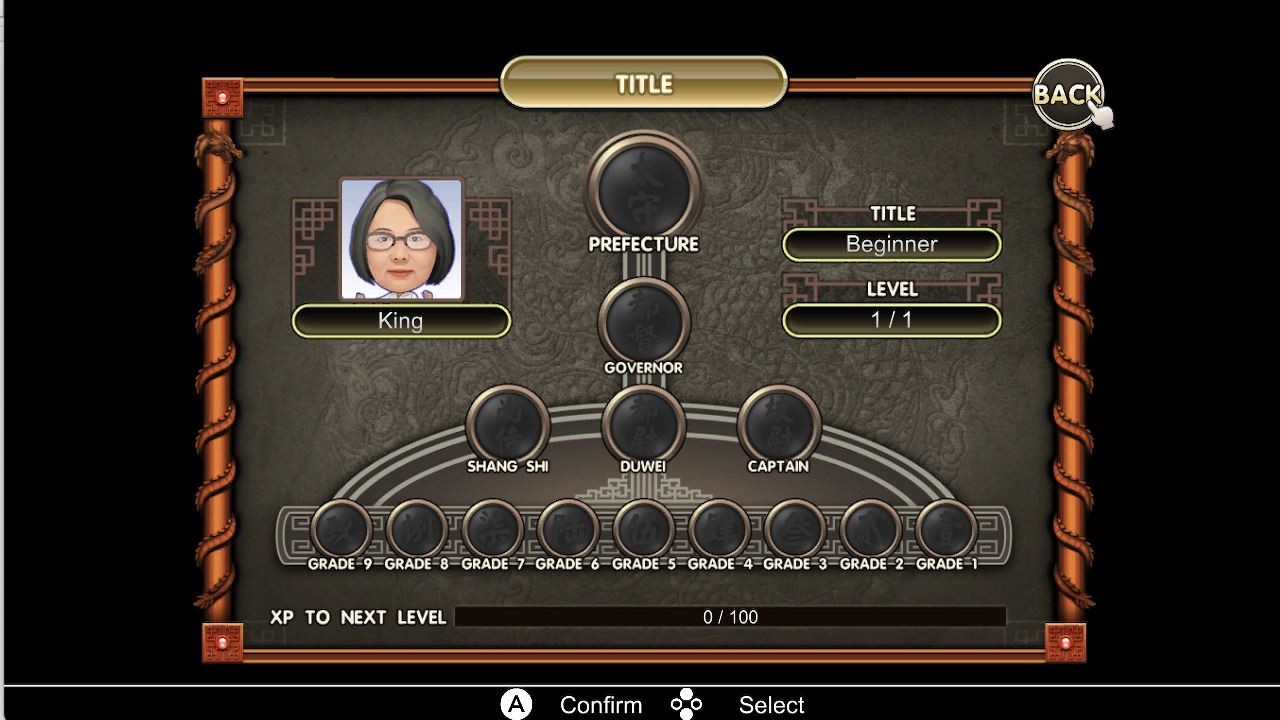
Task: Click the TITLE header banner
Action: (643, 84)
